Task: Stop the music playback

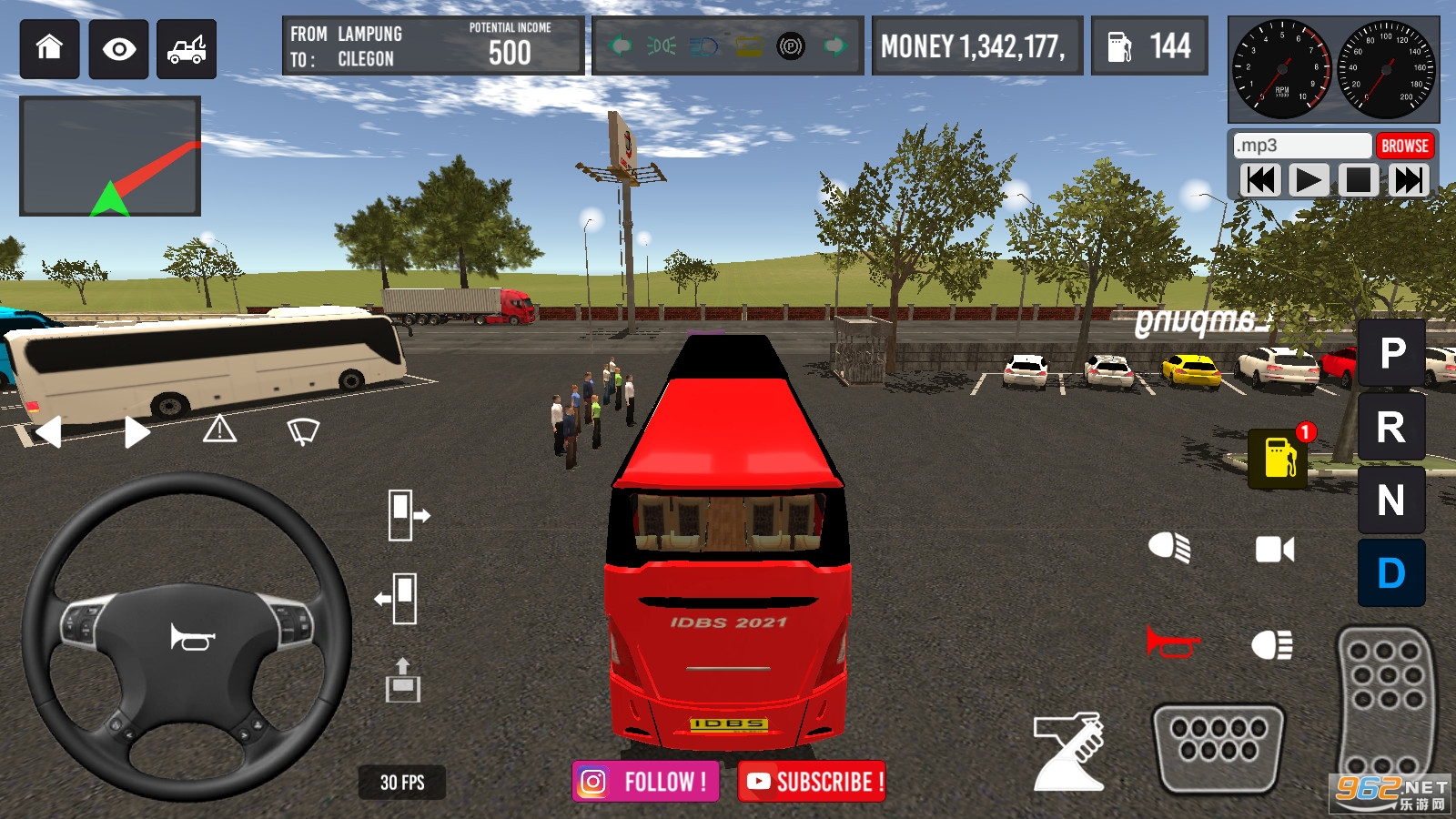Action: [x=1358, y=180]
